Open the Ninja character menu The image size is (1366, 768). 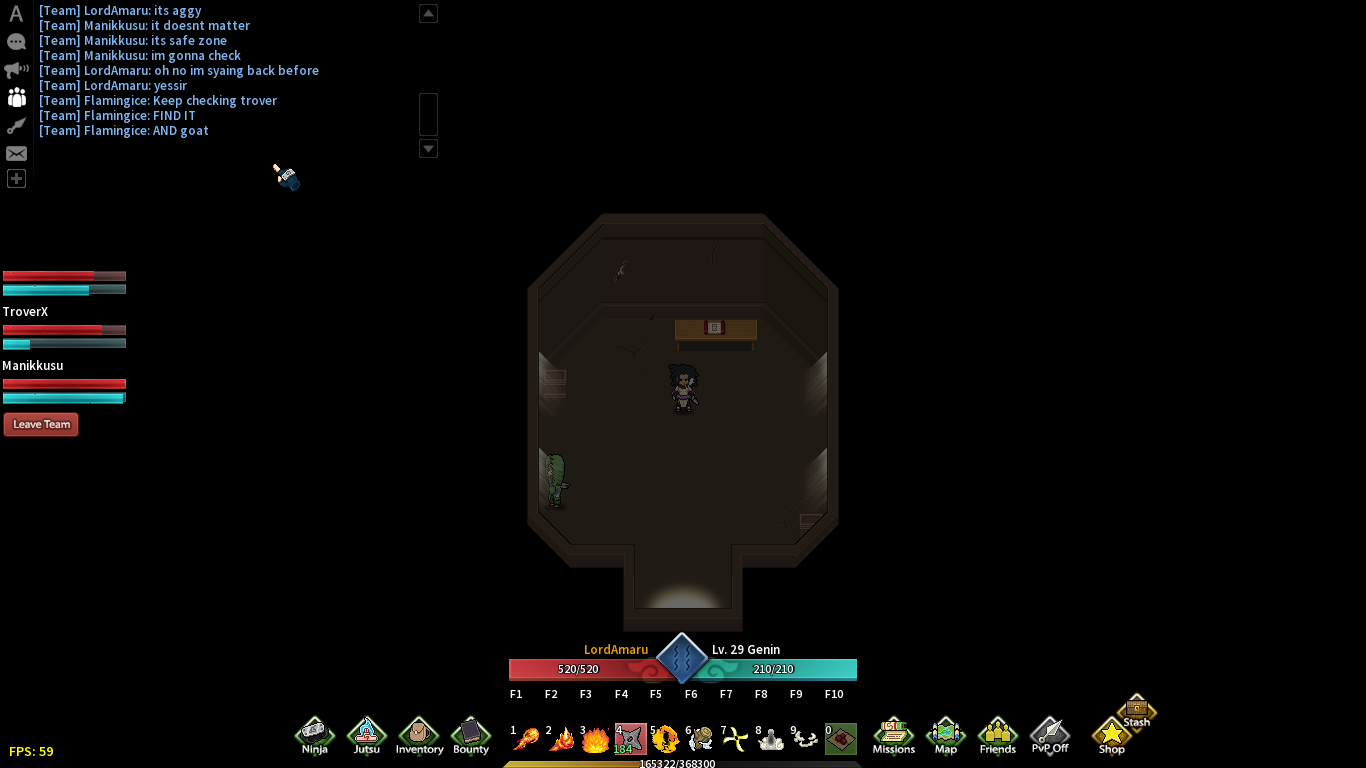[315, 736]
